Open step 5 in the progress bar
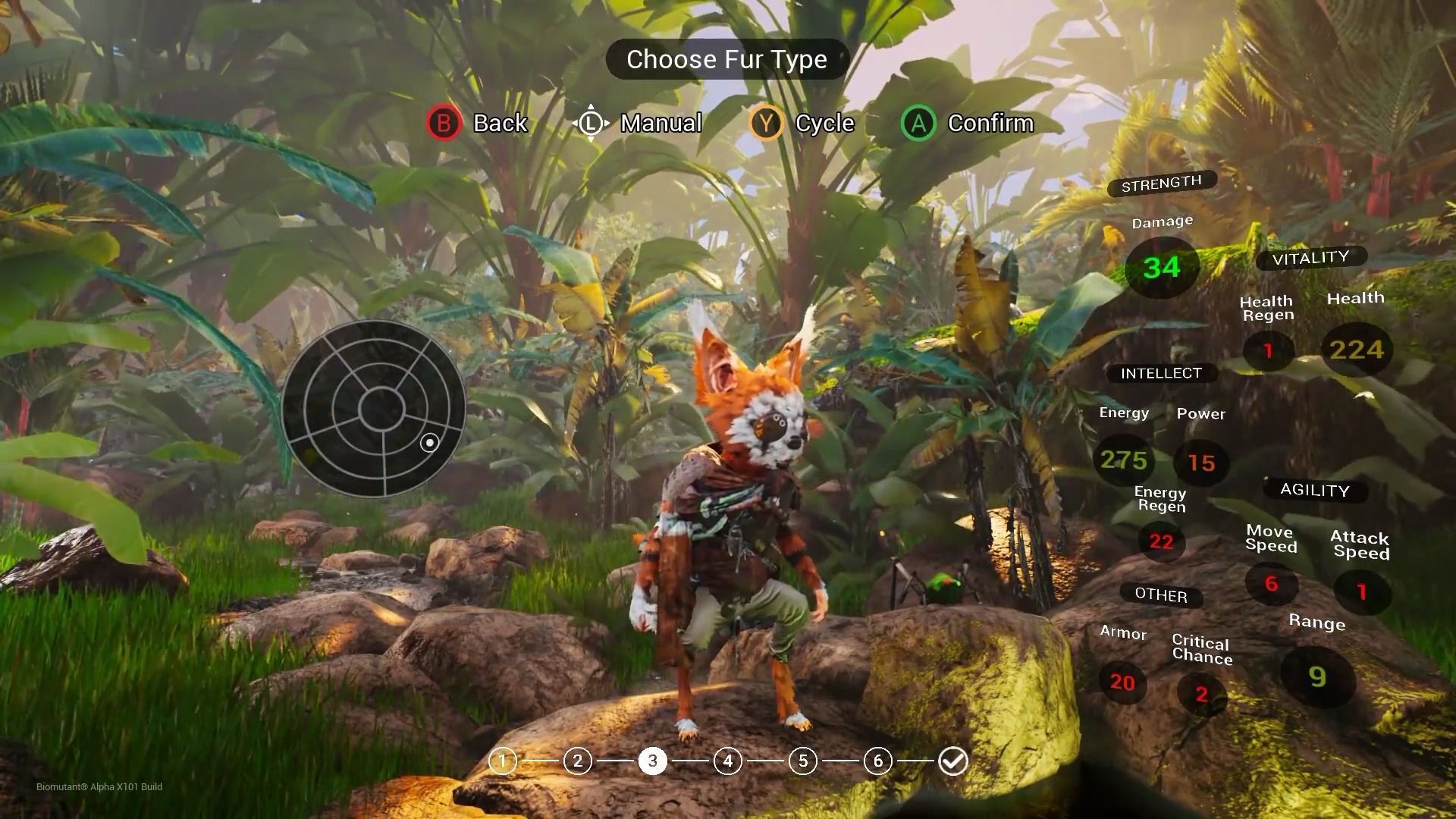This screenshot has width=1456, height=819. pos(802,761)
